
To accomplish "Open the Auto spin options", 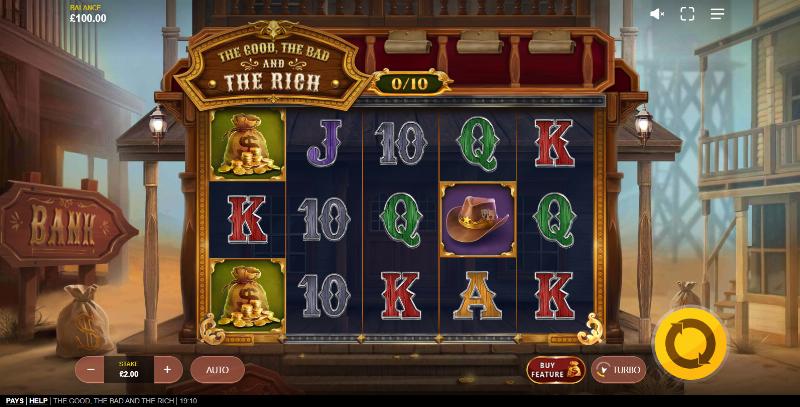I will 217,370.
